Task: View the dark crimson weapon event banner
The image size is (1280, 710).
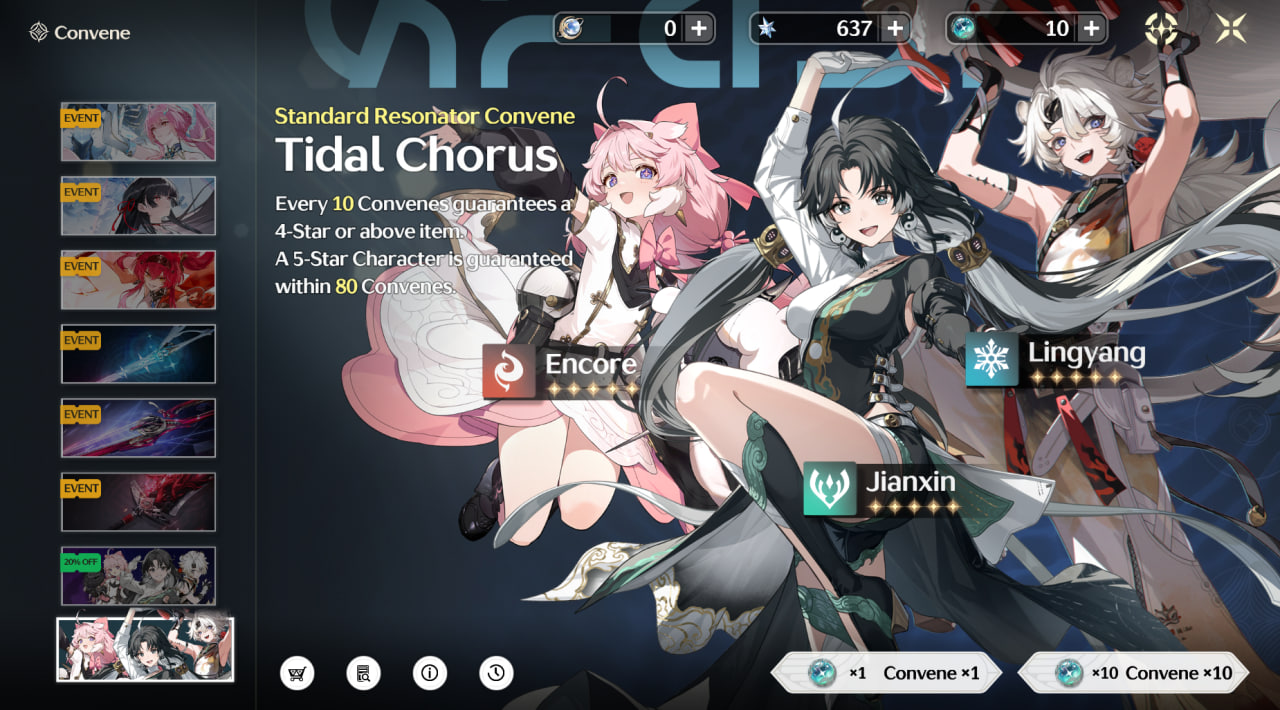Action: click(x=138, y=501)
